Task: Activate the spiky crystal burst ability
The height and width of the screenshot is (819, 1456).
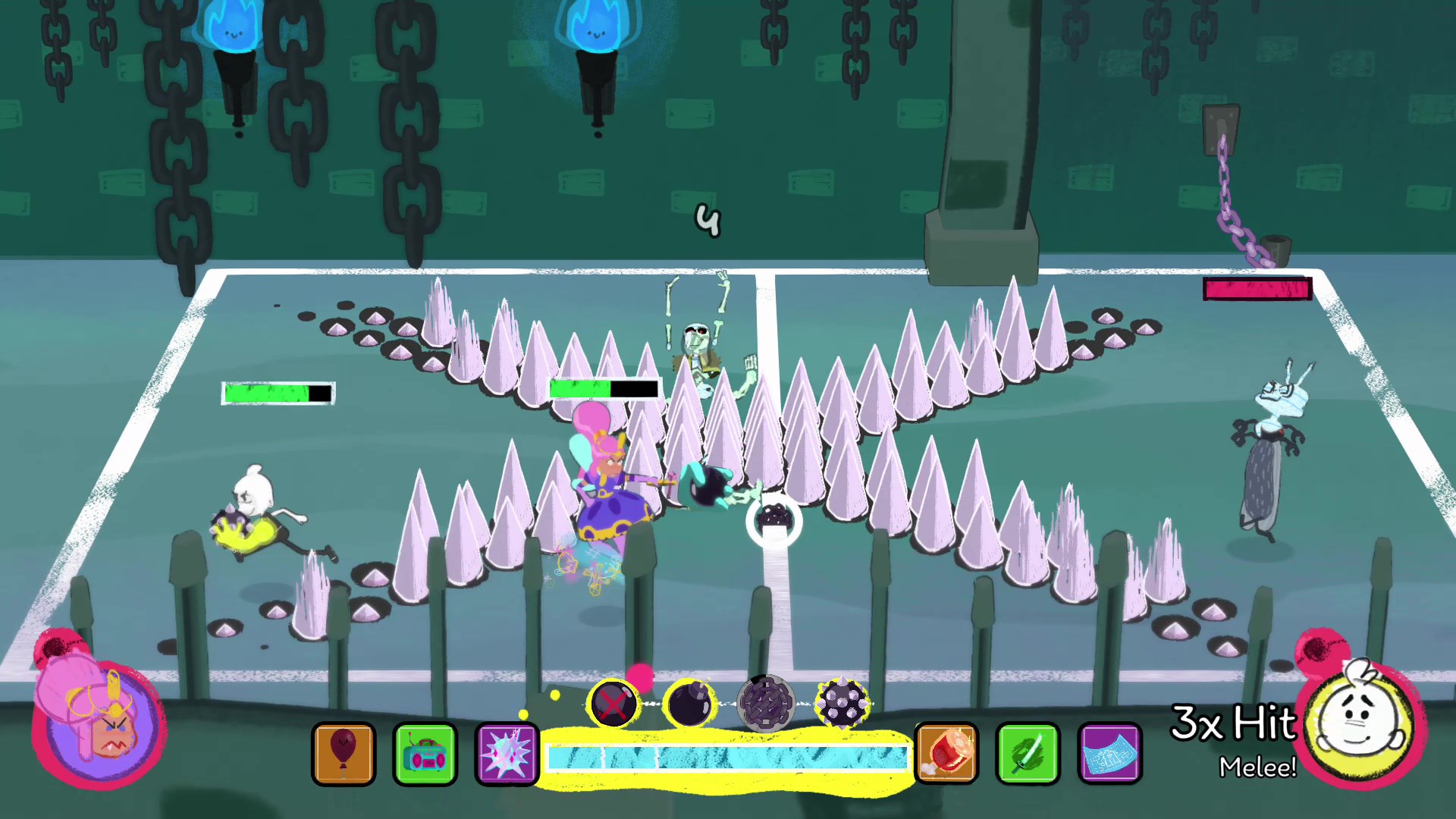Action: point(507,754)
